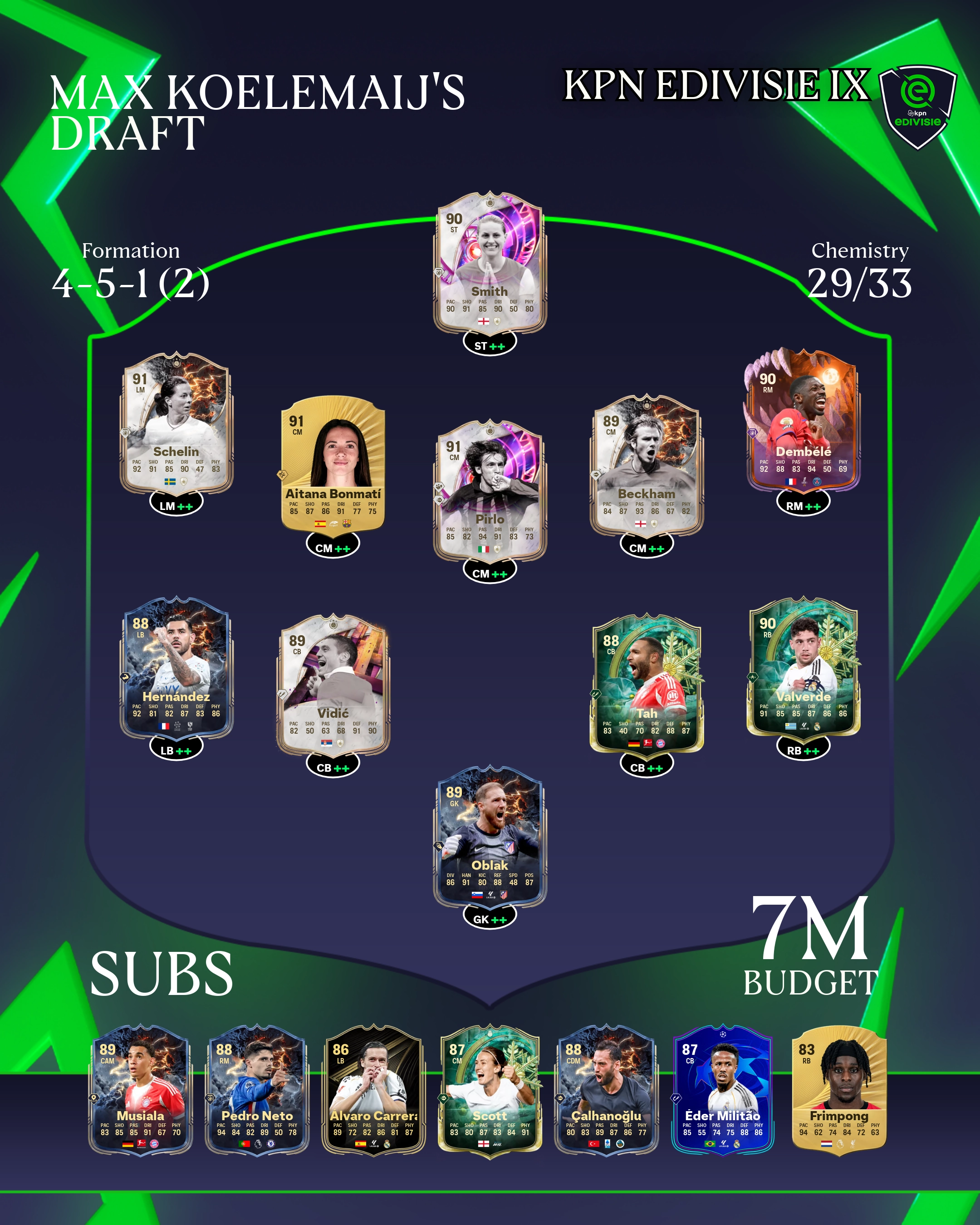Pick the Vidić centre back card

tap(333, 684)
